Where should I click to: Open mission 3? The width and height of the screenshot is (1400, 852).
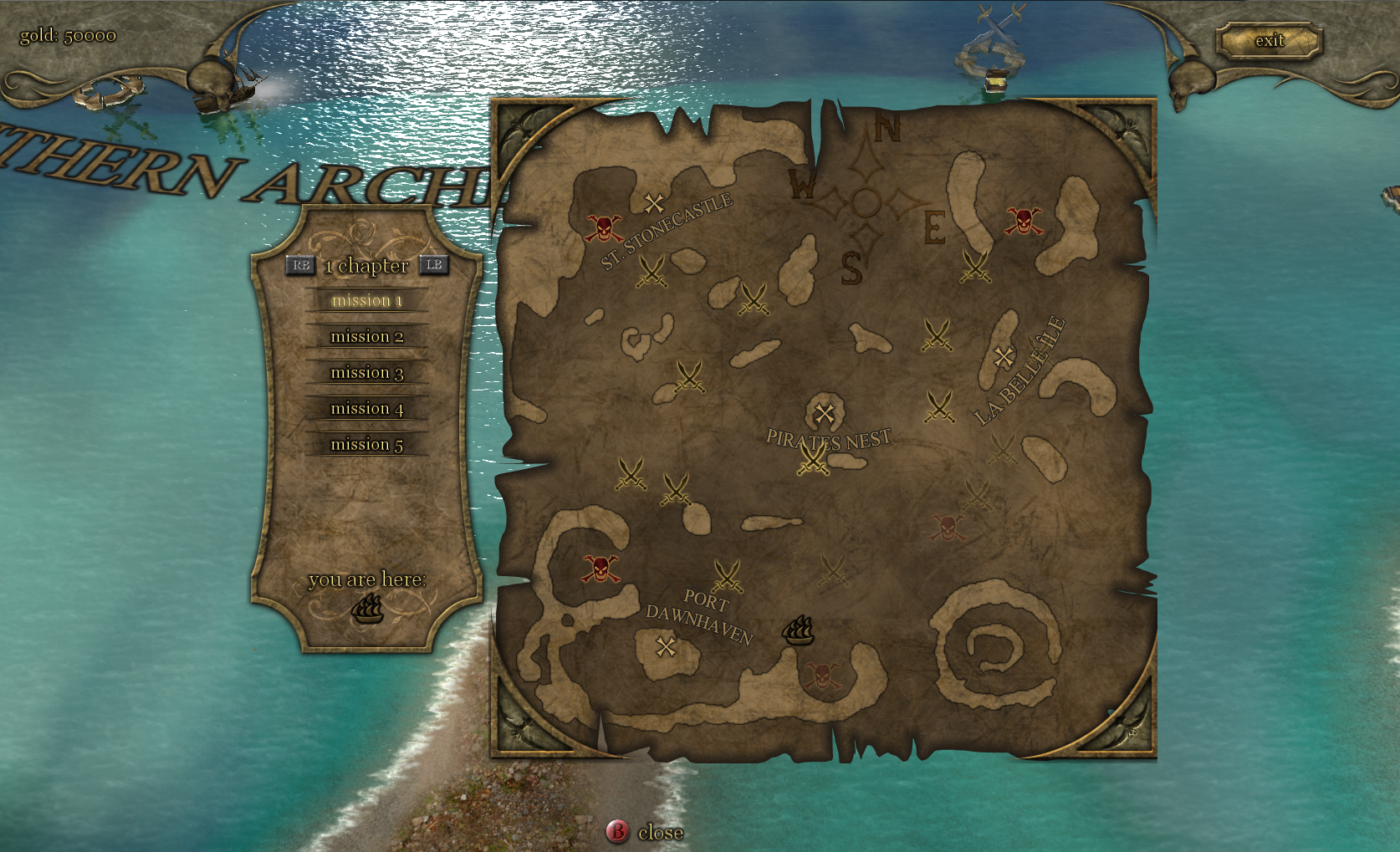367,372
